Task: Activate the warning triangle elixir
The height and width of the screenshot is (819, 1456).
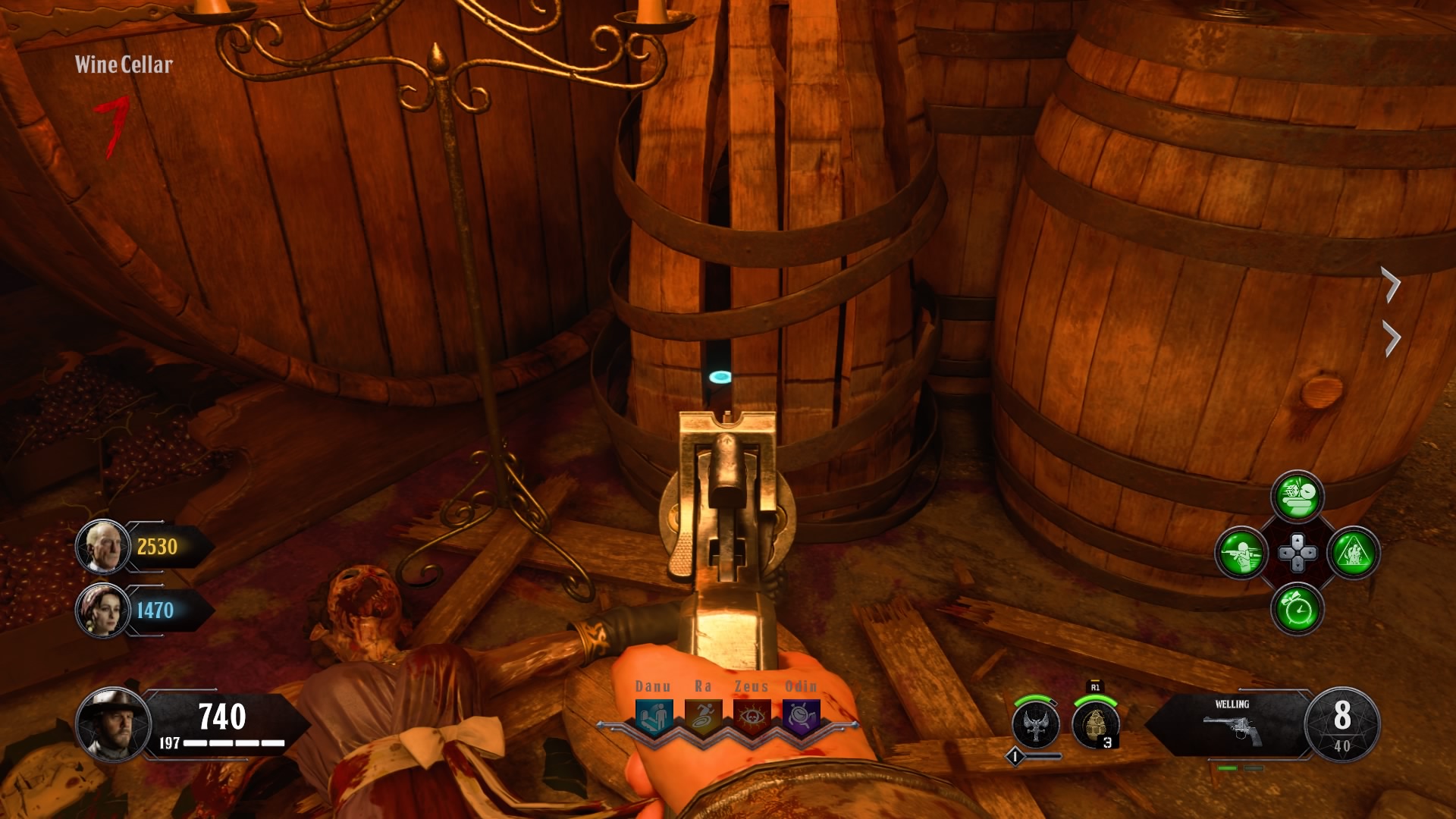Action: tap(1354, 552)
